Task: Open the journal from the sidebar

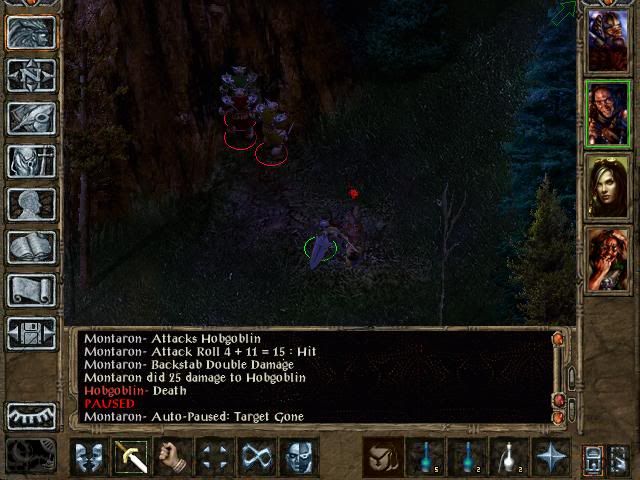Action: (x=31, y=118)
